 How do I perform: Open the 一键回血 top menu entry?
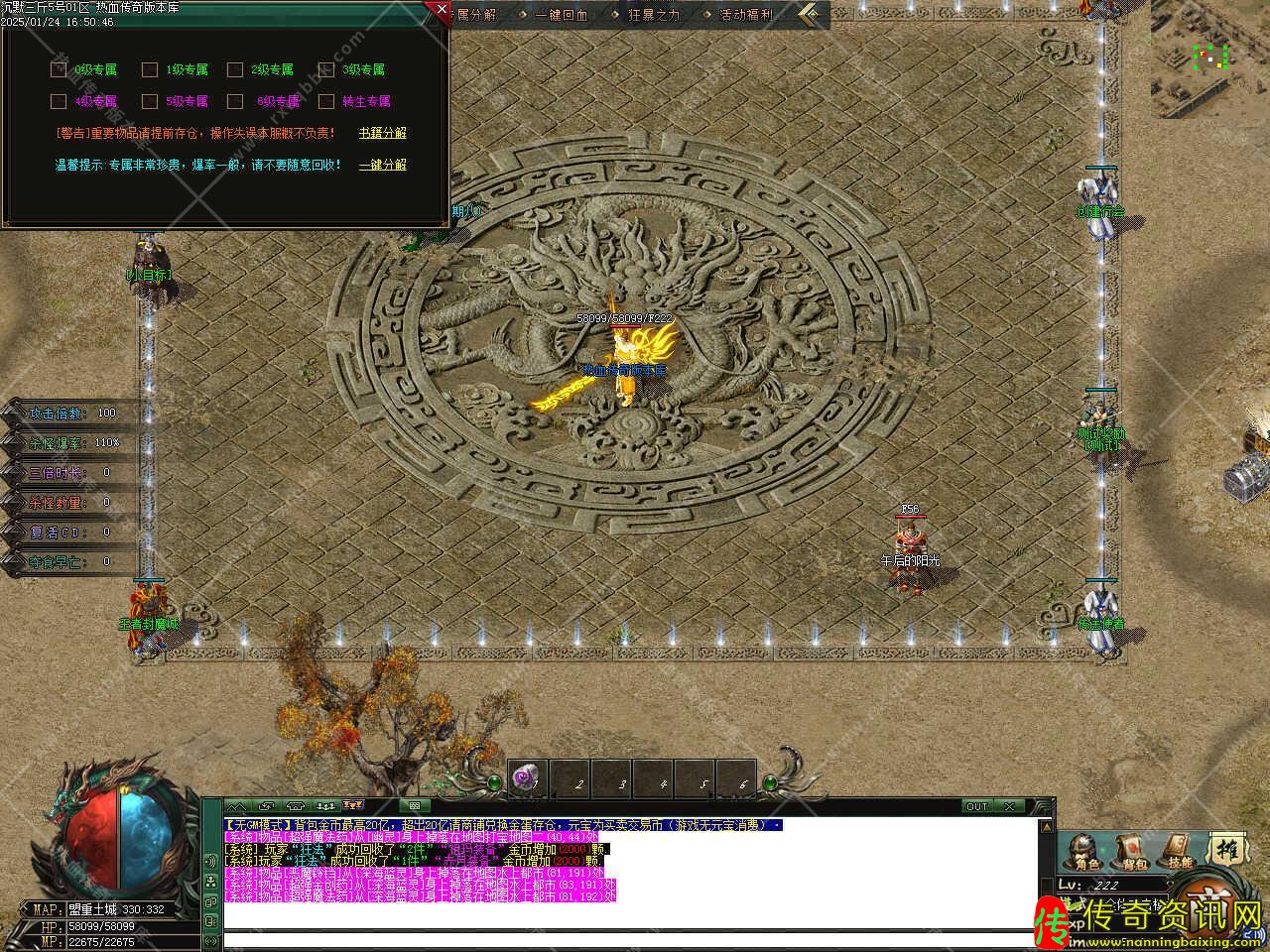[x=561, y=15]
